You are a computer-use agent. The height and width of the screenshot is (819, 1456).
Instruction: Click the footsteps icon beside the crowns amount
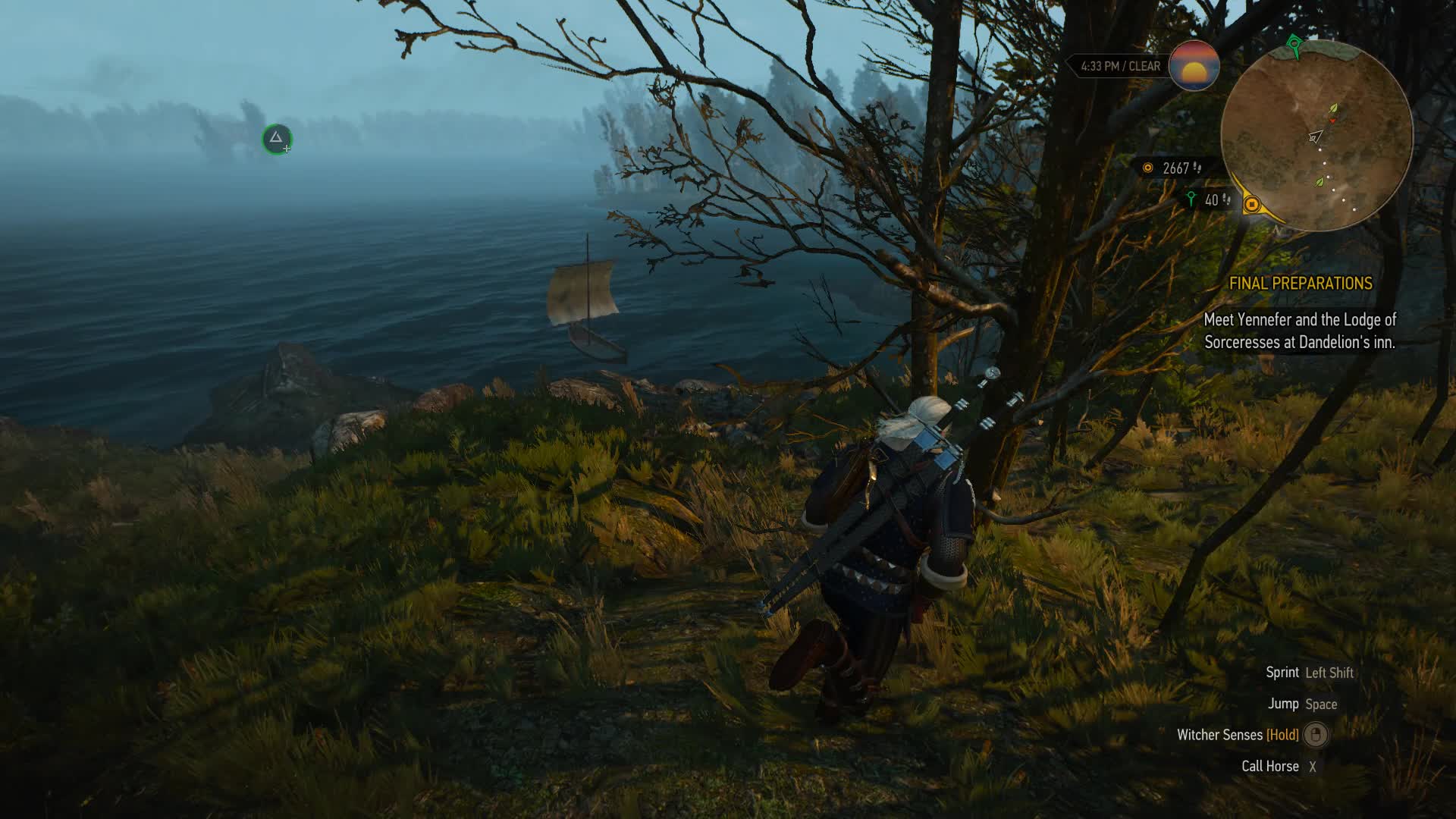(x=1198, y=168)
